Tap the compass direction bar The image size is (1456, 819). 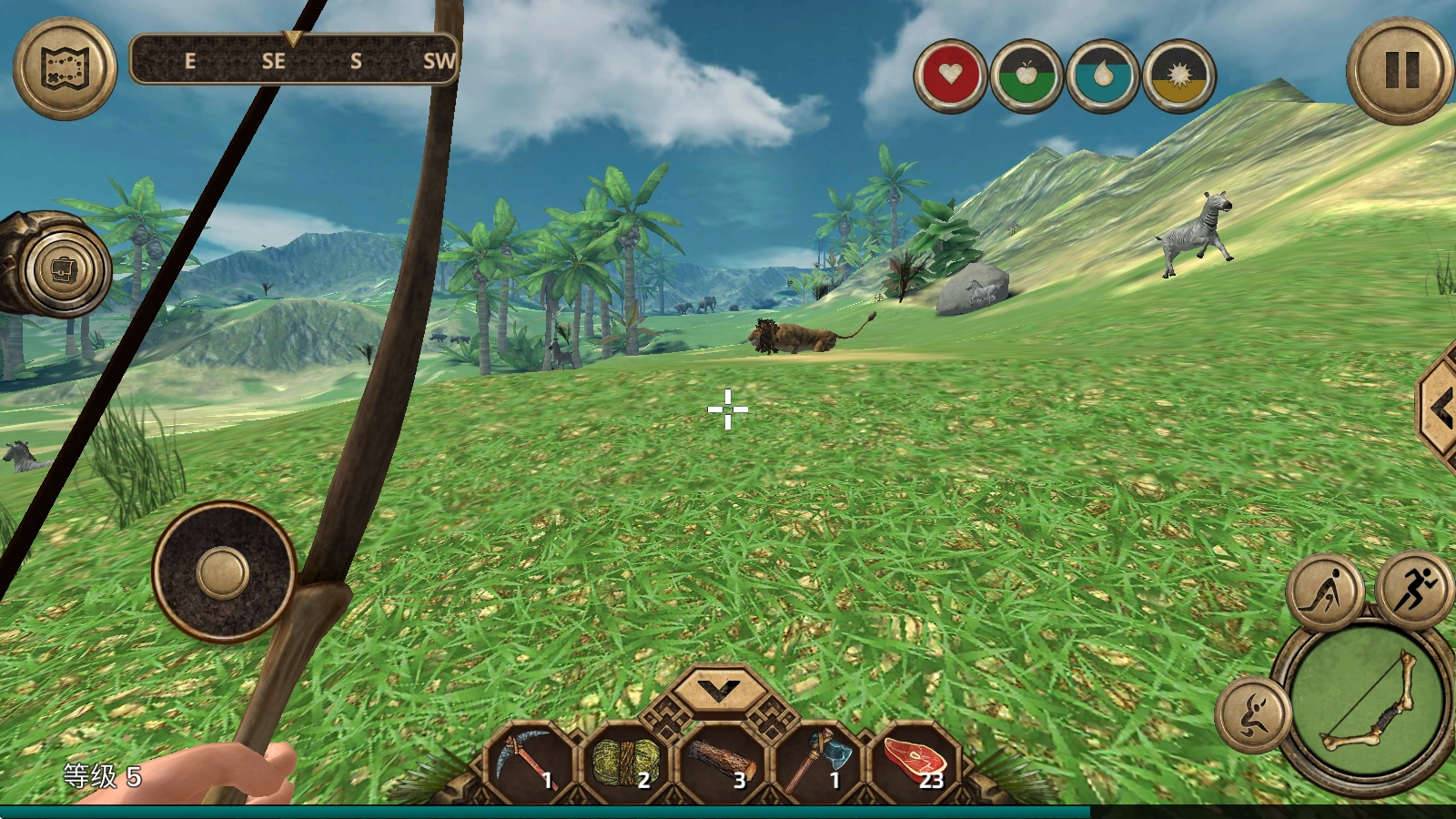tap(293, 60)
